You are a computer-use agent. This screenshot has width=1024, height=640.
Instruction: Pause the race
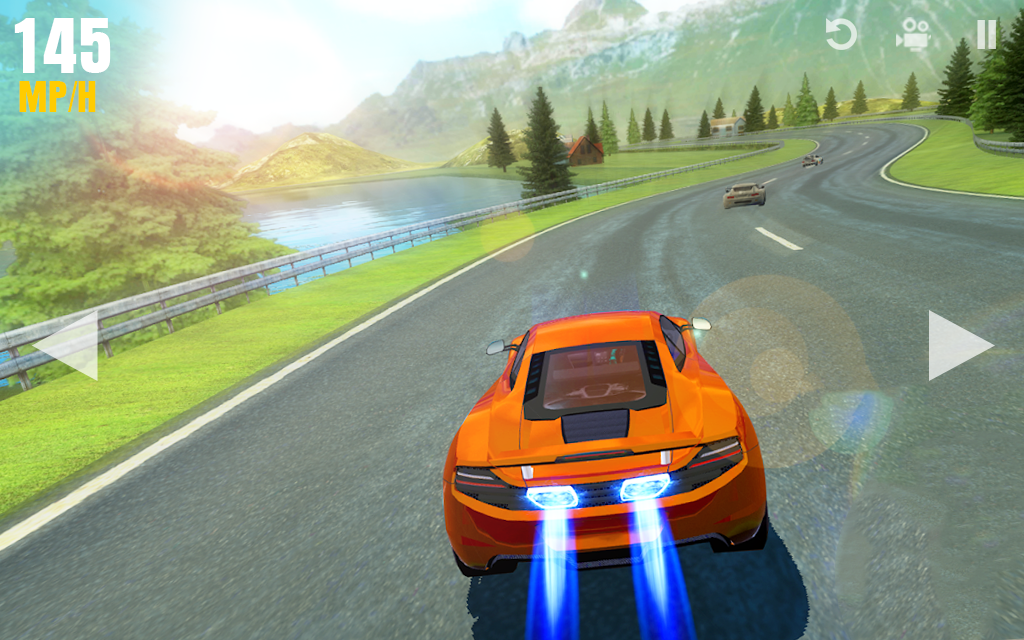(x=986, y=35)
